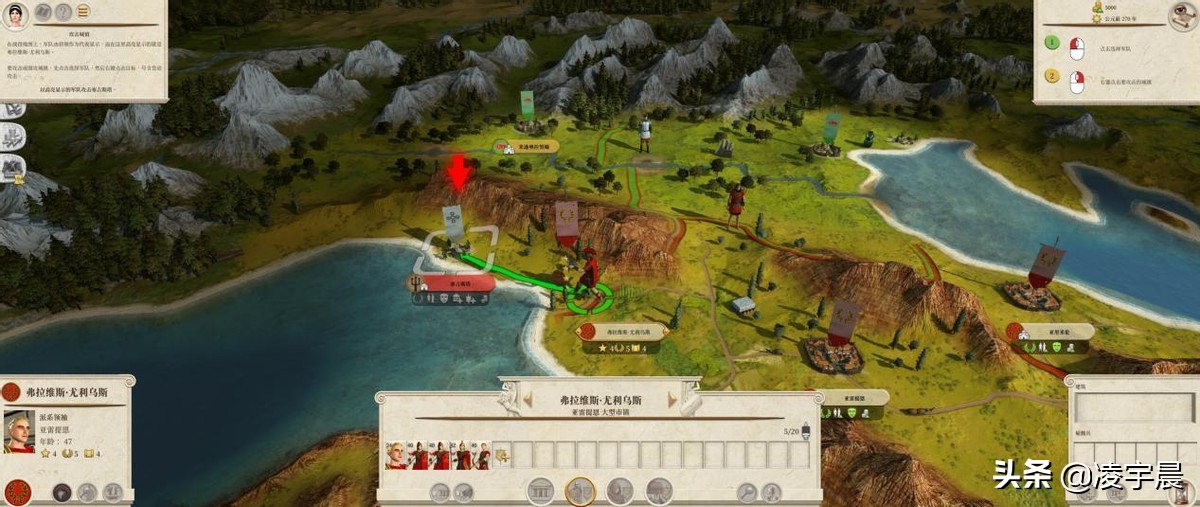
Task: Click the red faction emblem button
Action: (17, 492)
